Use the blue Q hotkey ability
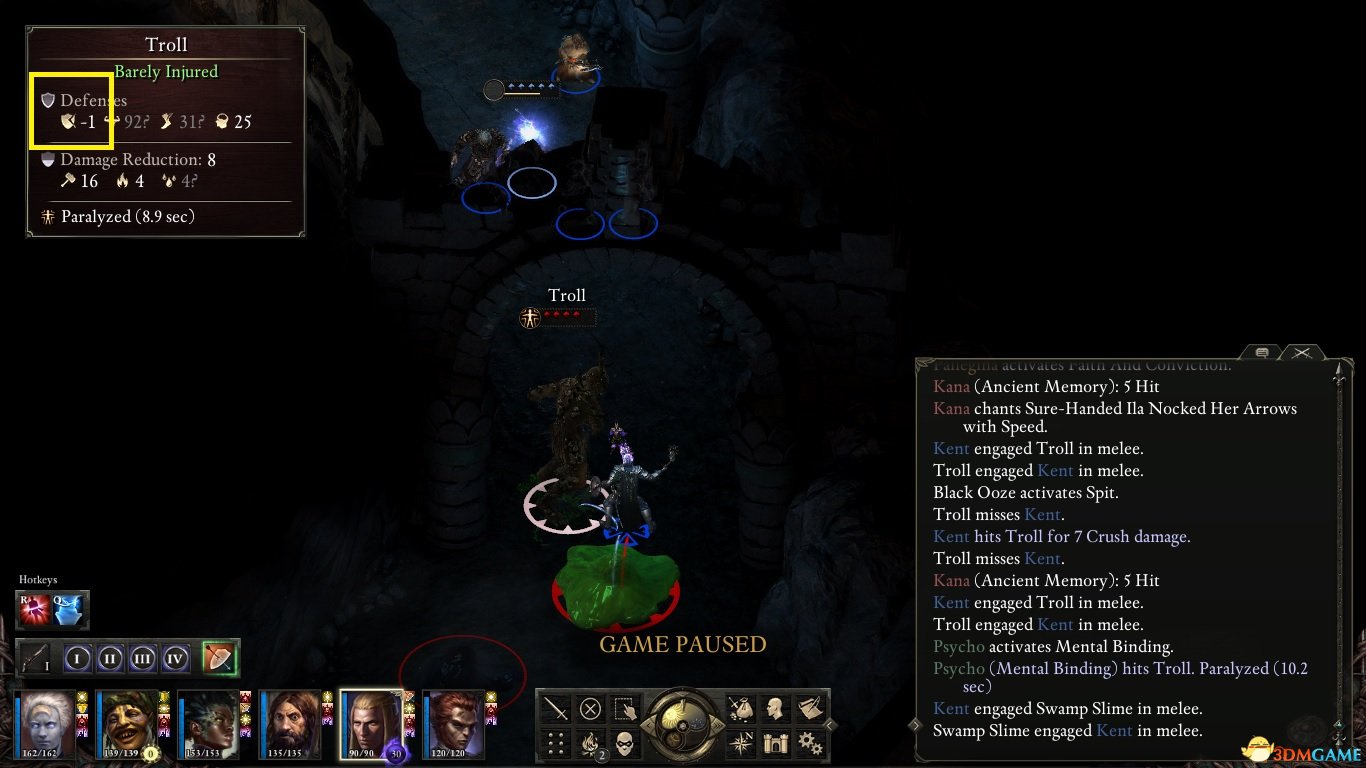The image size is (1366, 768). pyautogui.click(x=70, y=609)
